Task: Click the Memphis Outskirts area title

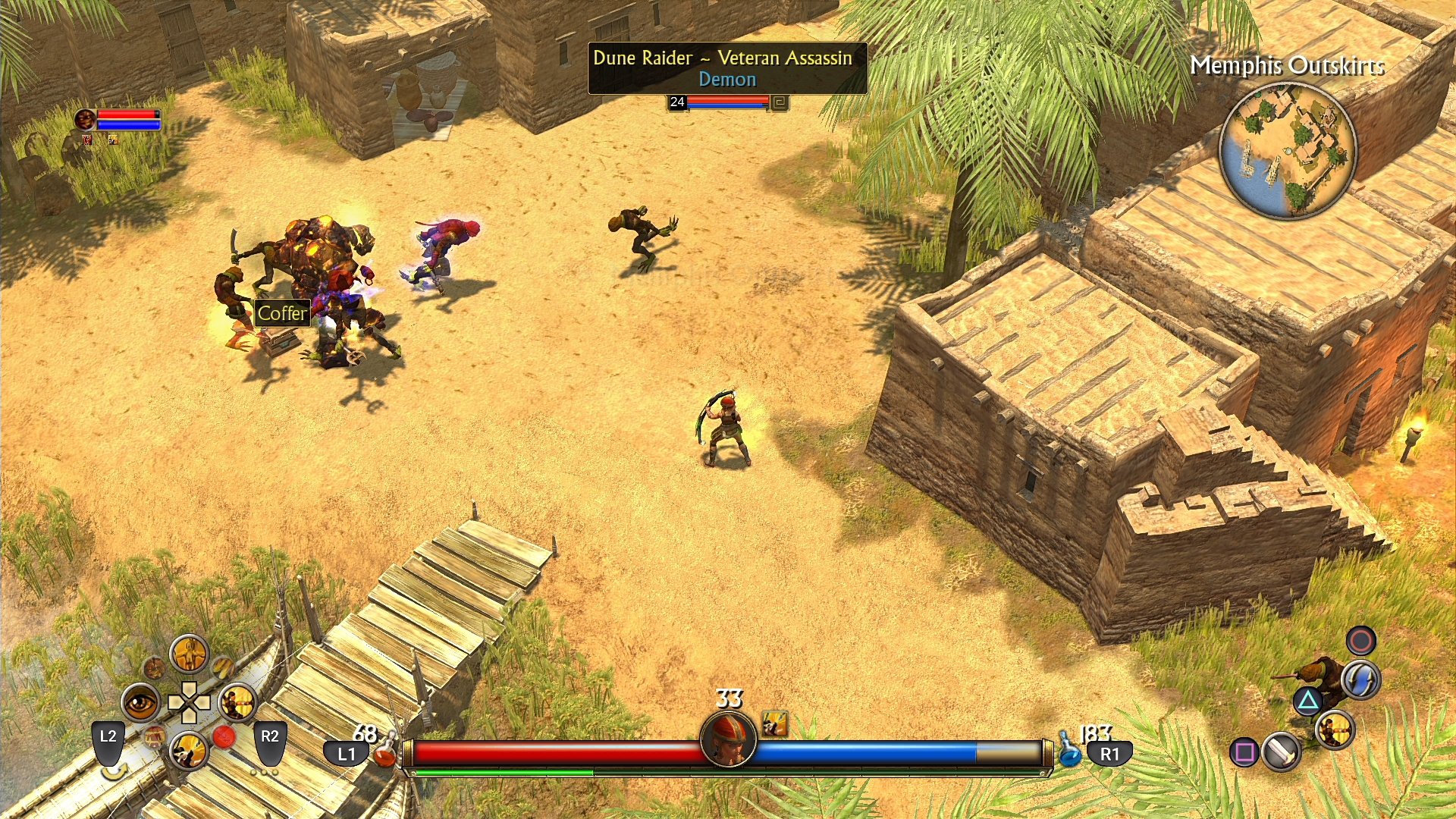Action: point(1289,68)
